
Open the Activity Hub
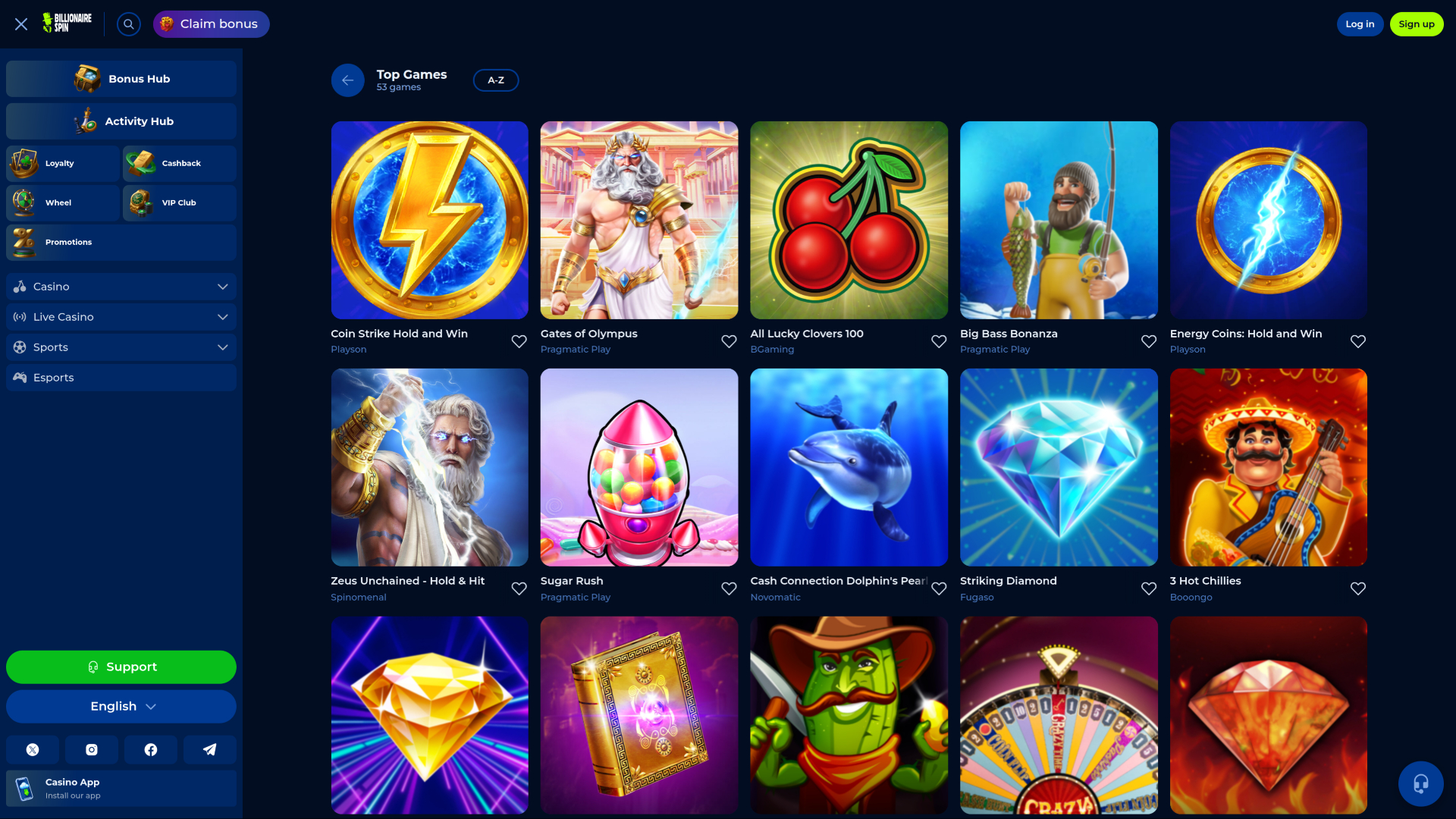121,121
